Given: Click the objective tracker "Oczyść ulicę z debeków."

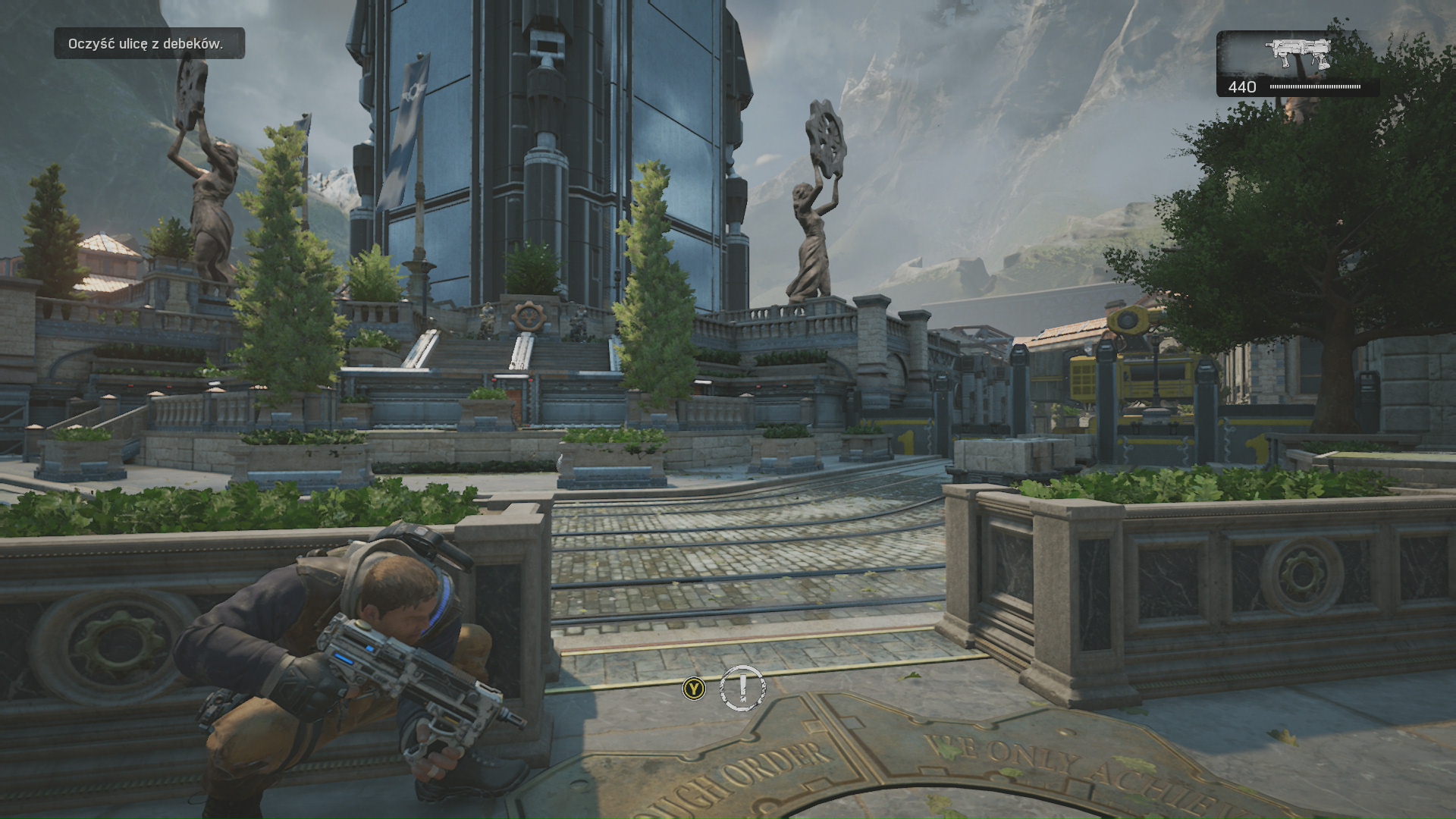Looking at the screenshot, I should (149, 44).
